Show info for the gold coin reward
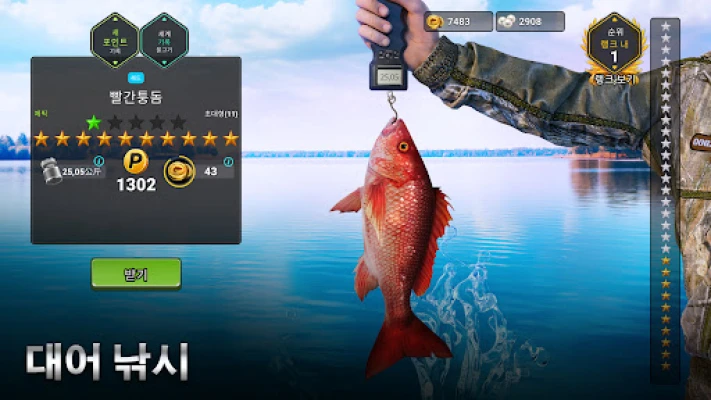The height and width of the screenshot is (400, 711). point(230,161)
